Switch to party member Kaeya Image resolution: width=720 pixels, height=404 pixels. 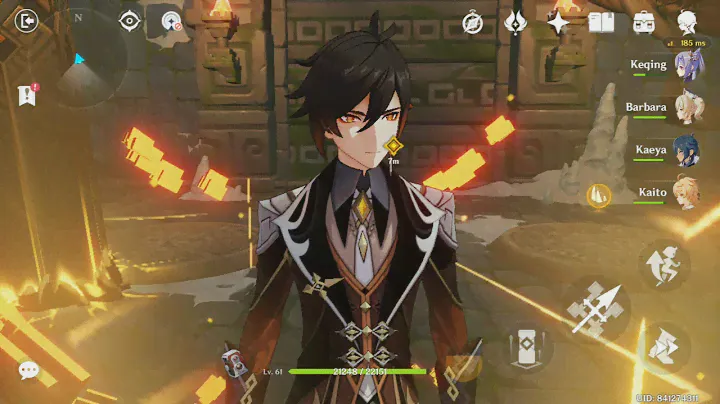[x=686, y=152]
